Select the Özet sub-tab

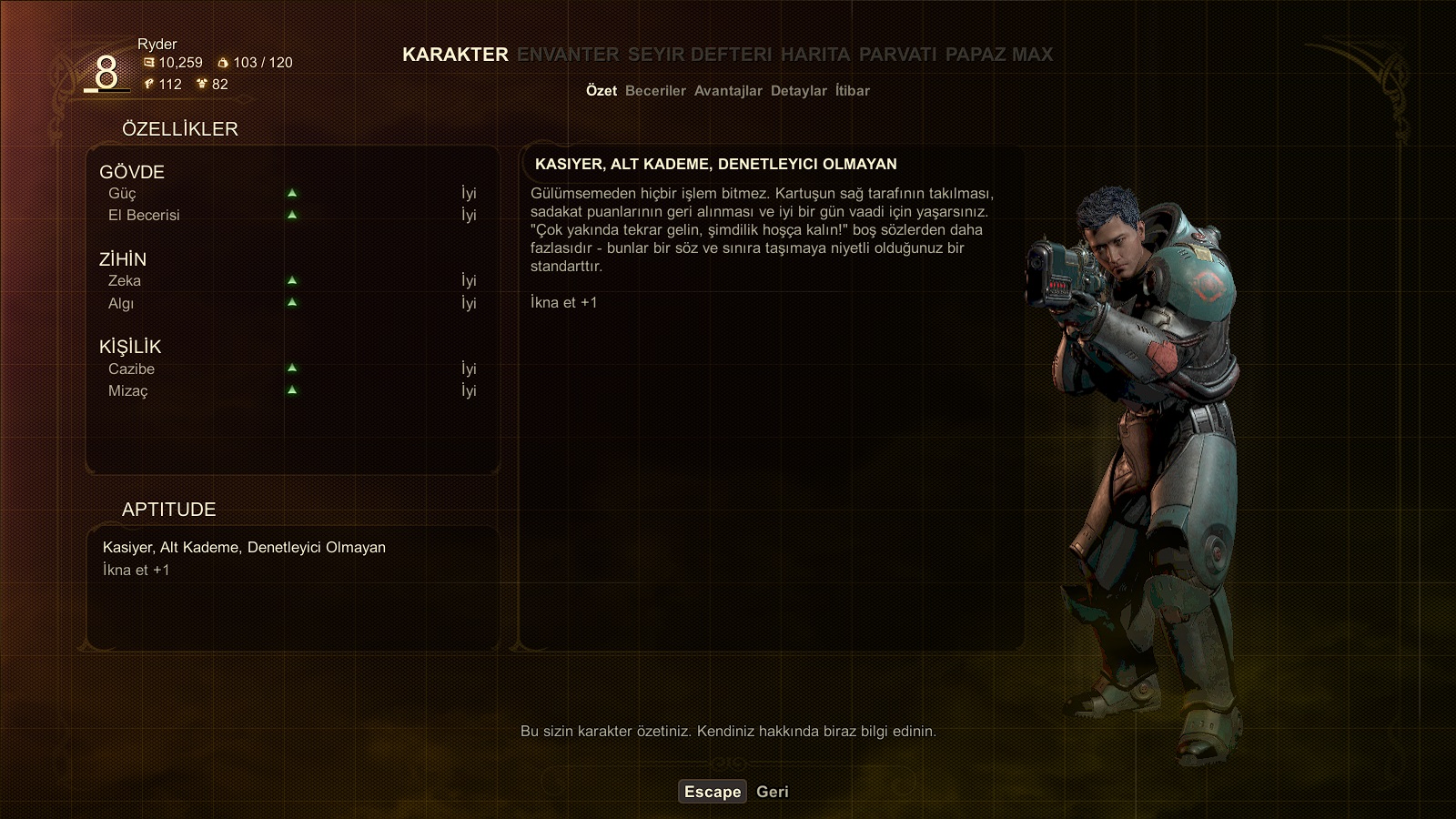(x=602, y=91)
